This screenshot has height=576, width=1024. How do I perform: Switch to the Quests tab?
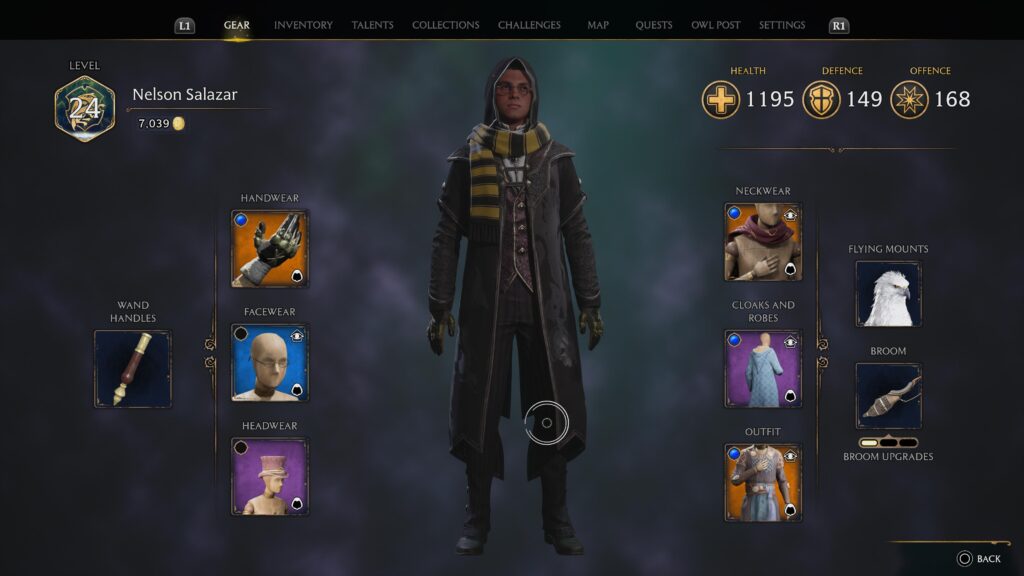[654, 25]
